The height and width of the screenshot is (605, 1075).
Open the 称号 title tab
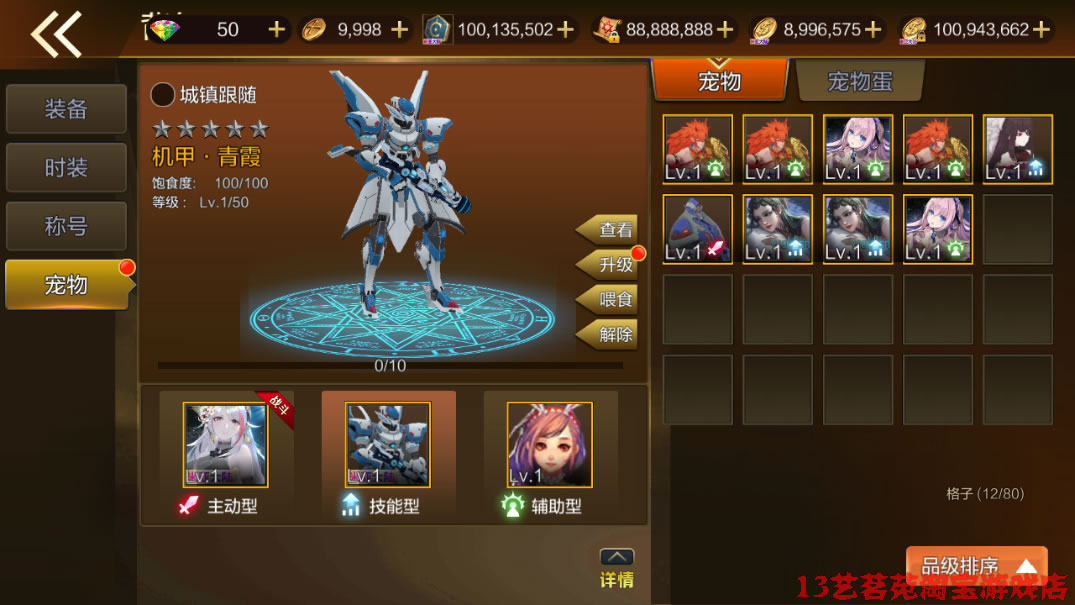tap(66, 227)
